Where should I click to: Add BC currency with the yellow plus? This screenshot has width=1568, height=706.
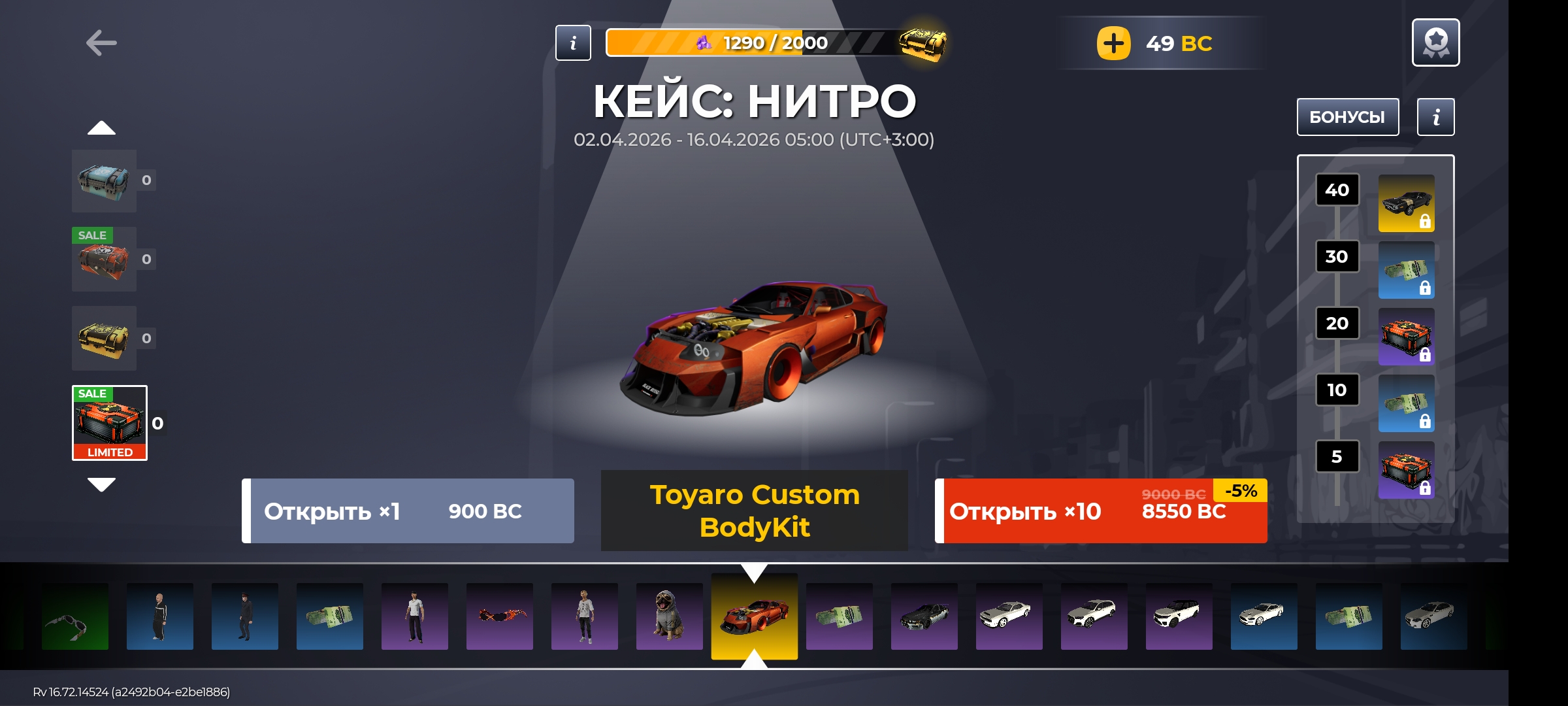(x=1113, y=43)
